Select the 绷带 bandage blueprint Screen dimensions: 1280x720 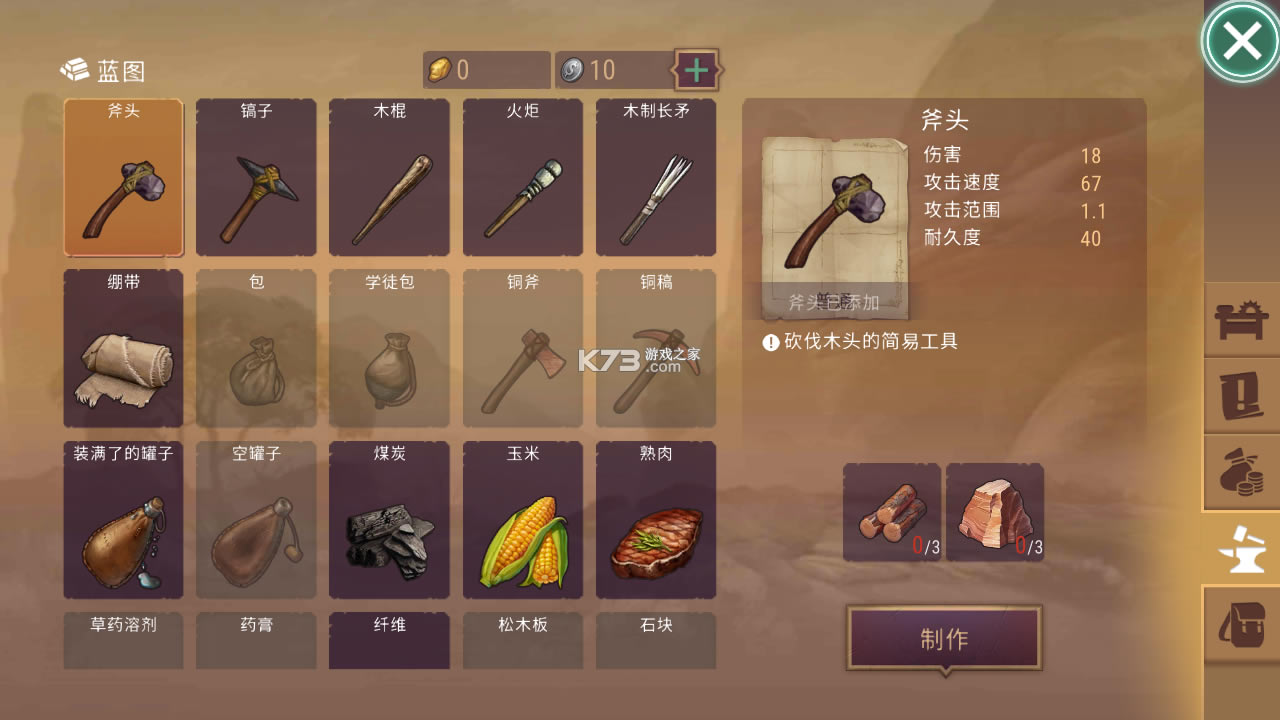pos(122,348)
